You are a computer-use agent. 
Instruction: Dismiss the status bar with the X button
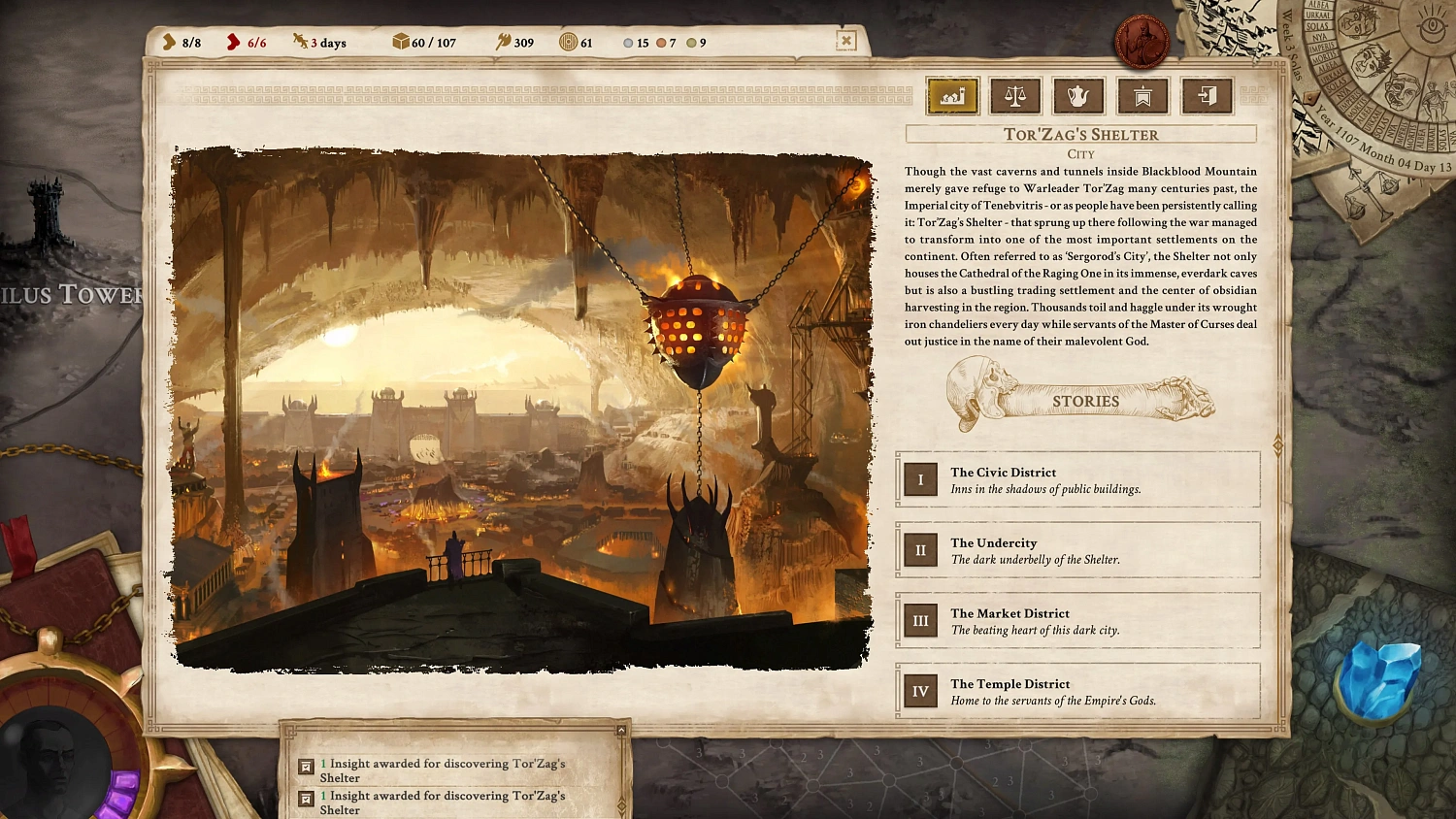point(844,41)
